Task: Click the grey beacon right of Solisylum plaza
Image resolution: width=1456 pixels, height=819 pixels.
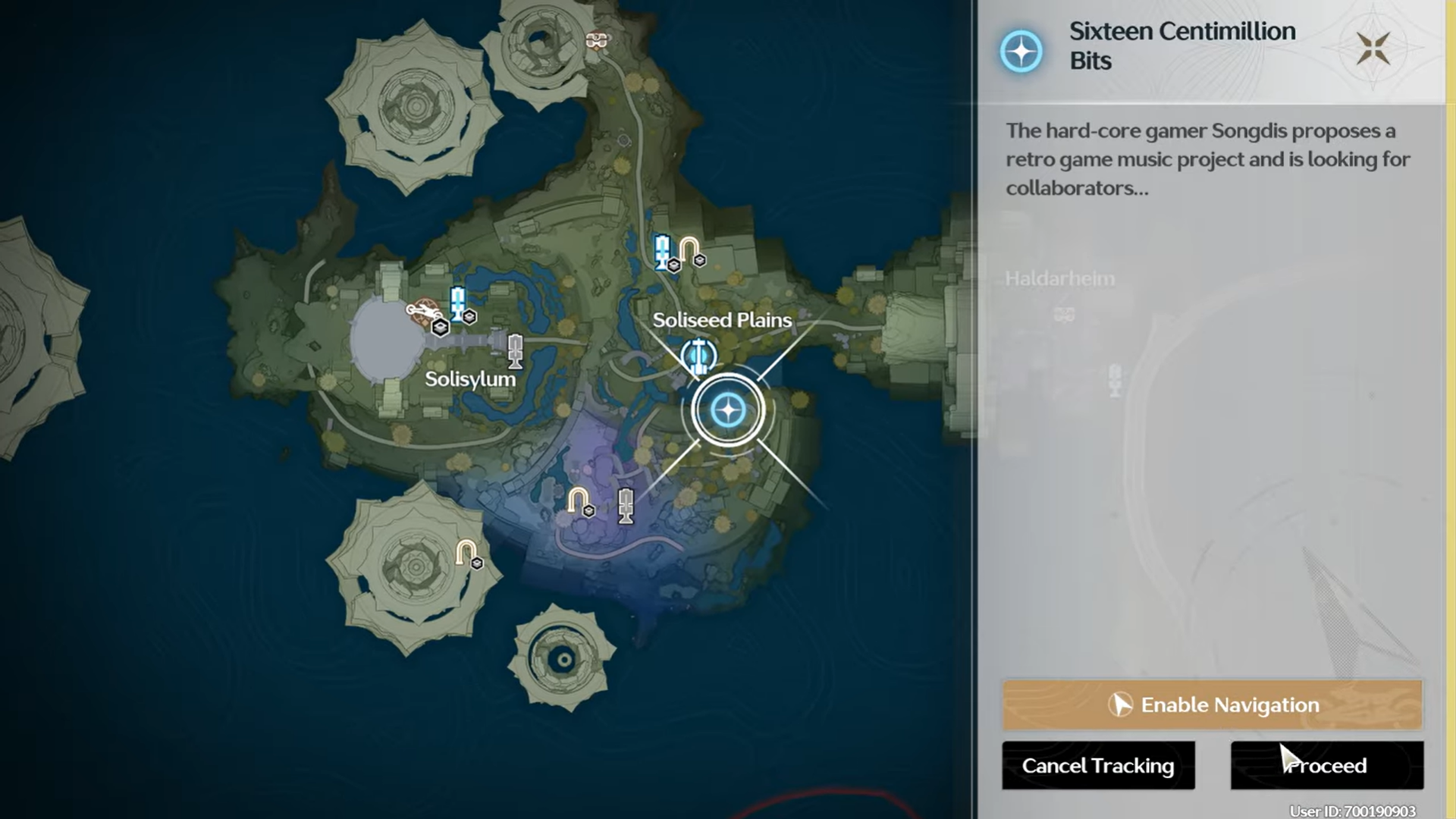Action: [515, 350]
